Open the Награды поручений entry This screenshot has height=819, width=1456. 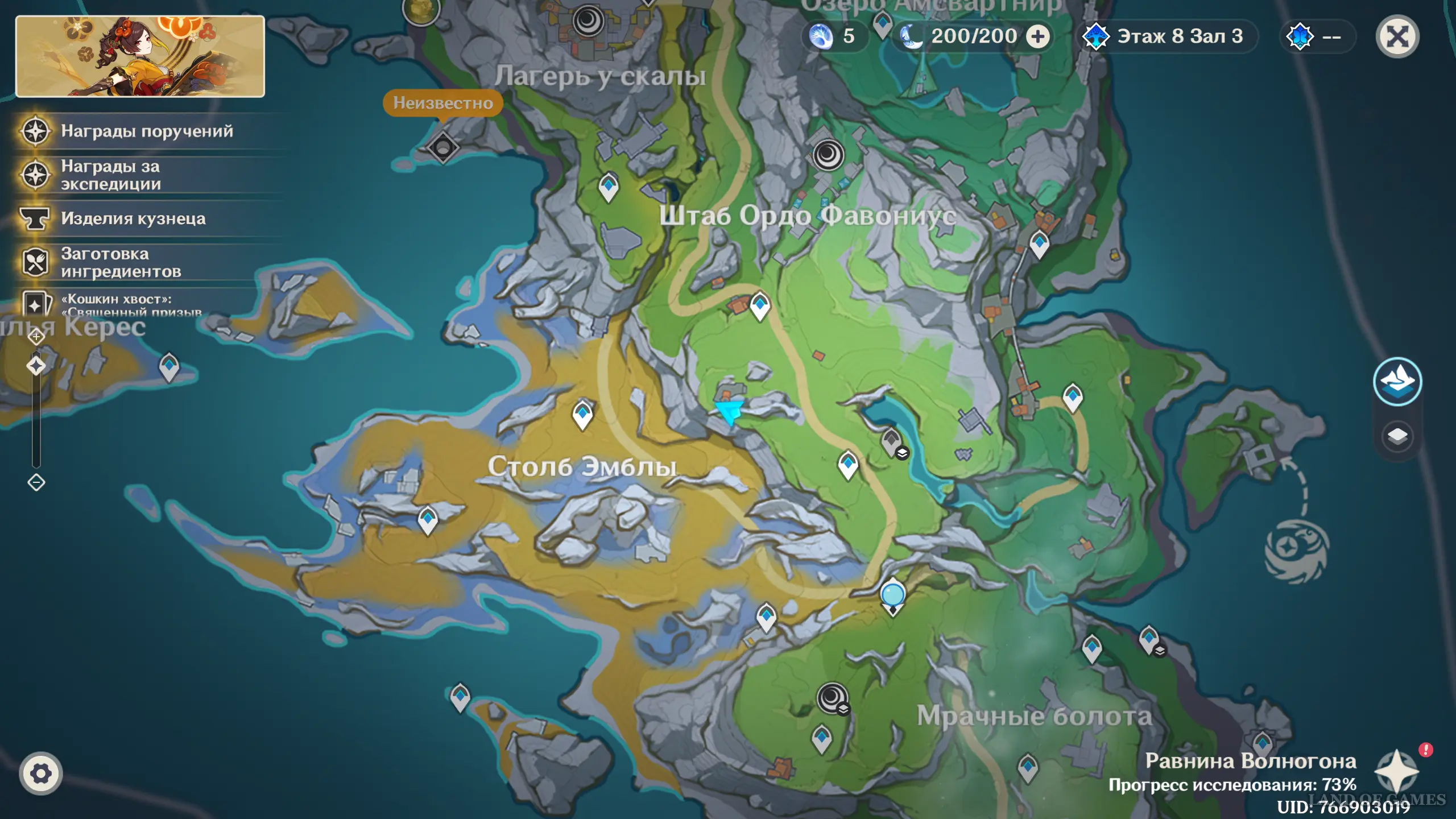[147, 131]
